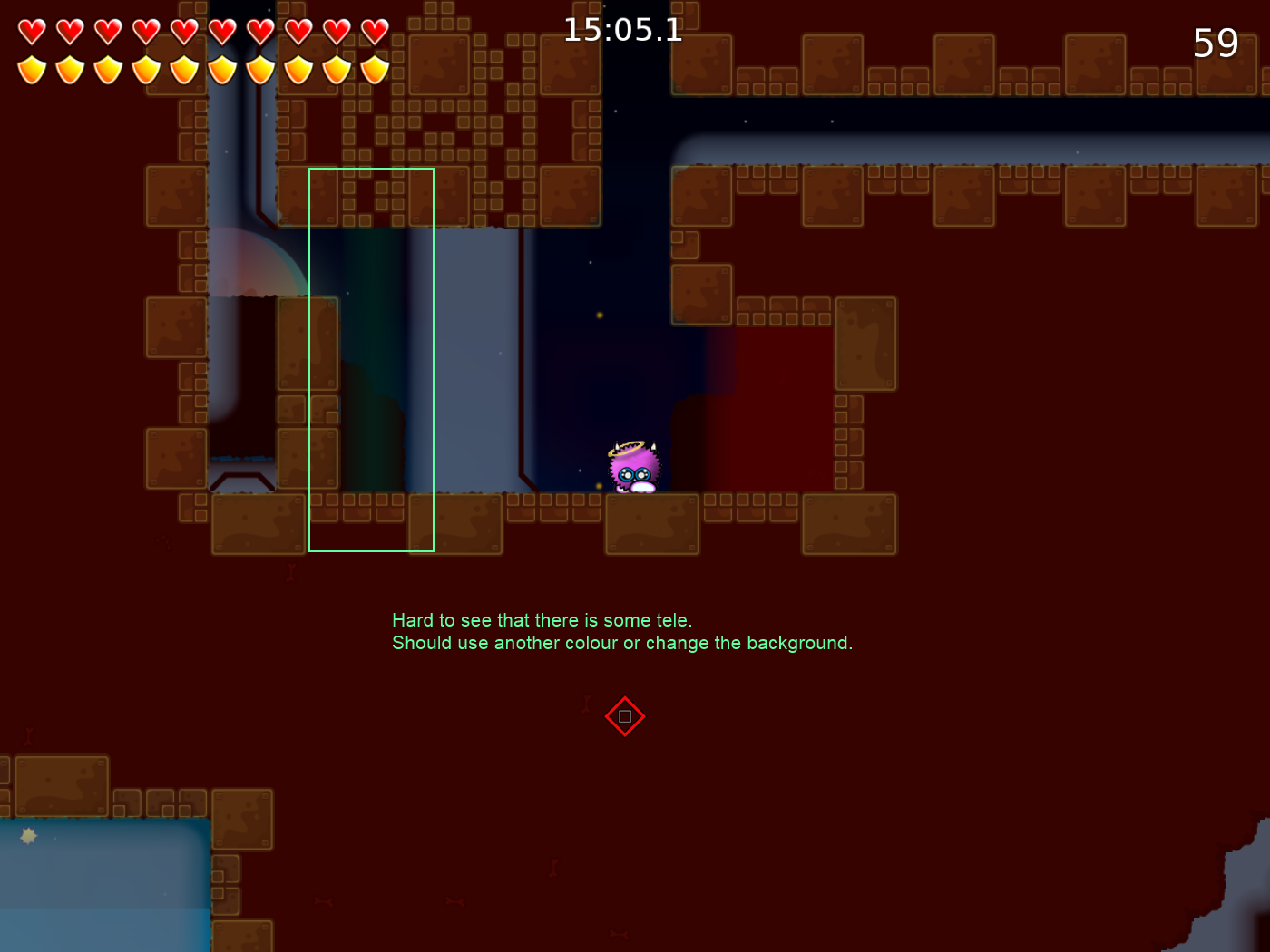Click the faint teleporter strip inside the green box
Viewport: 1270px width, 952px height.
click(372, 363)
